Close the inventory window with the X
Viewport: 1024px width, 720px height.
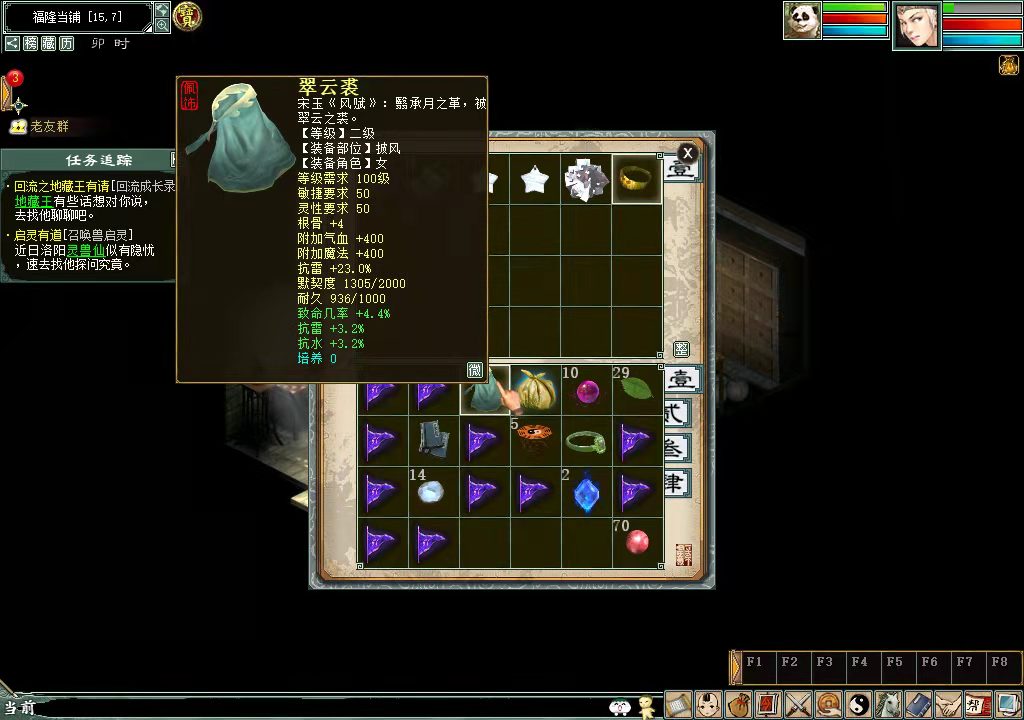(x=687, y=153)
